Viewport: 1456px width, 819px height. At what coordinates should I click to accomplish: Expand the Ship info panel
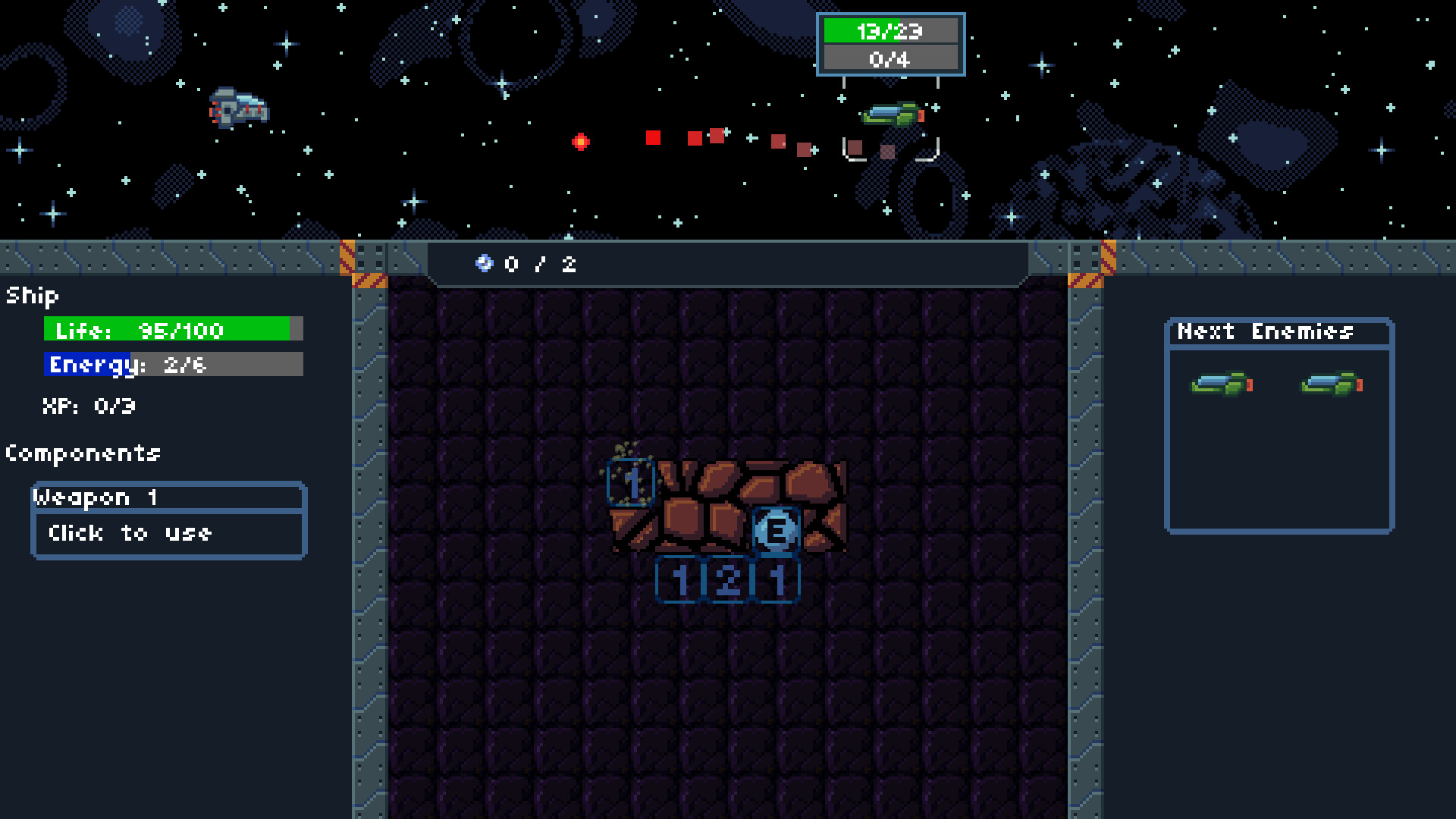[x=30, y=296]
